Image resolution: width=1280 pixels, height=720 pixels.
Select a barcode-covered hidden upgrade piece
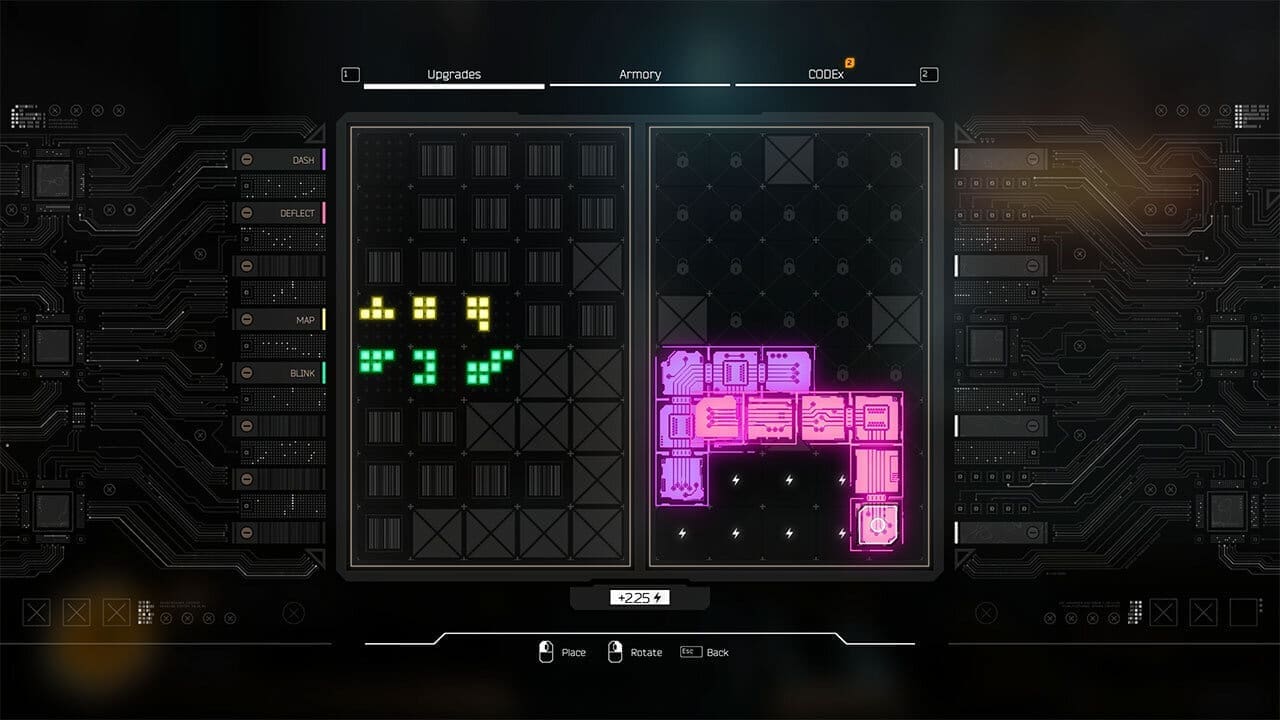pyautogui.click(x=437, y=160)
